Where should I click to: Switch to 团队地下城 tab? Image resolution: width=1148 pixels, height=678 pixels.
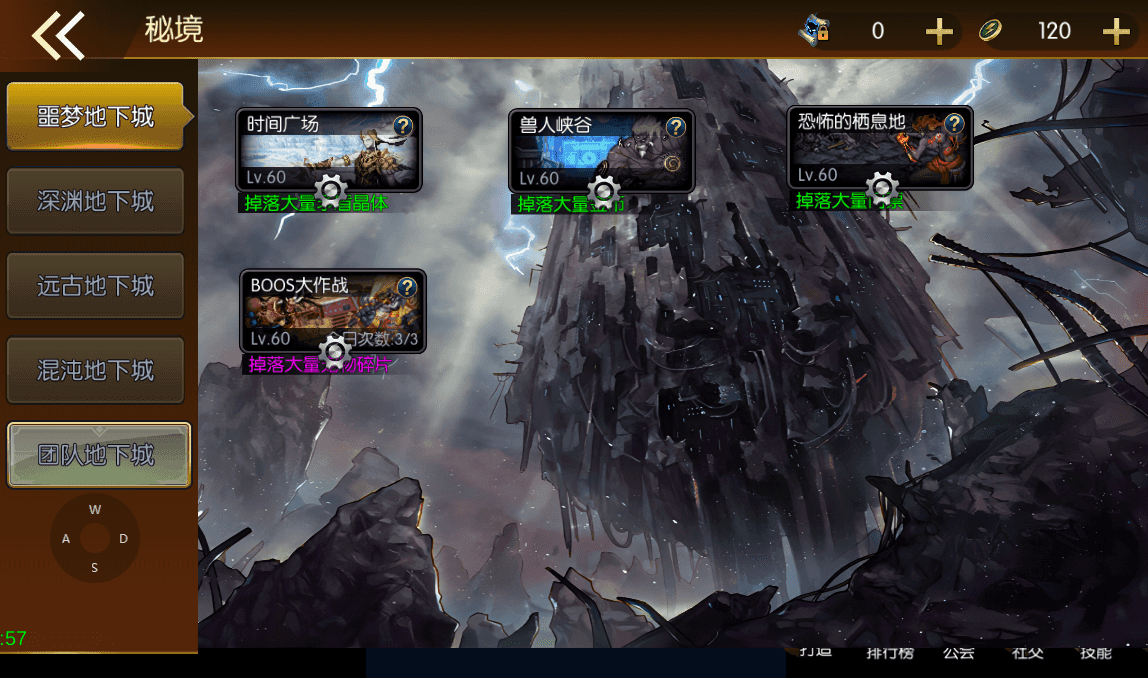coord(98,455)
